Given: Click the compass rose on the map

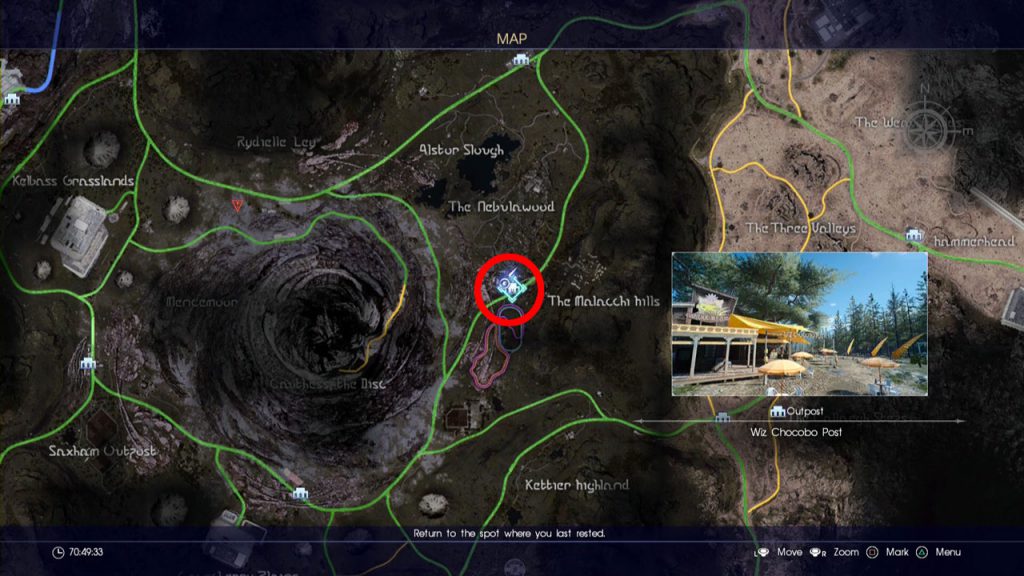Looking at the screenshot, I should click(931, 129).
